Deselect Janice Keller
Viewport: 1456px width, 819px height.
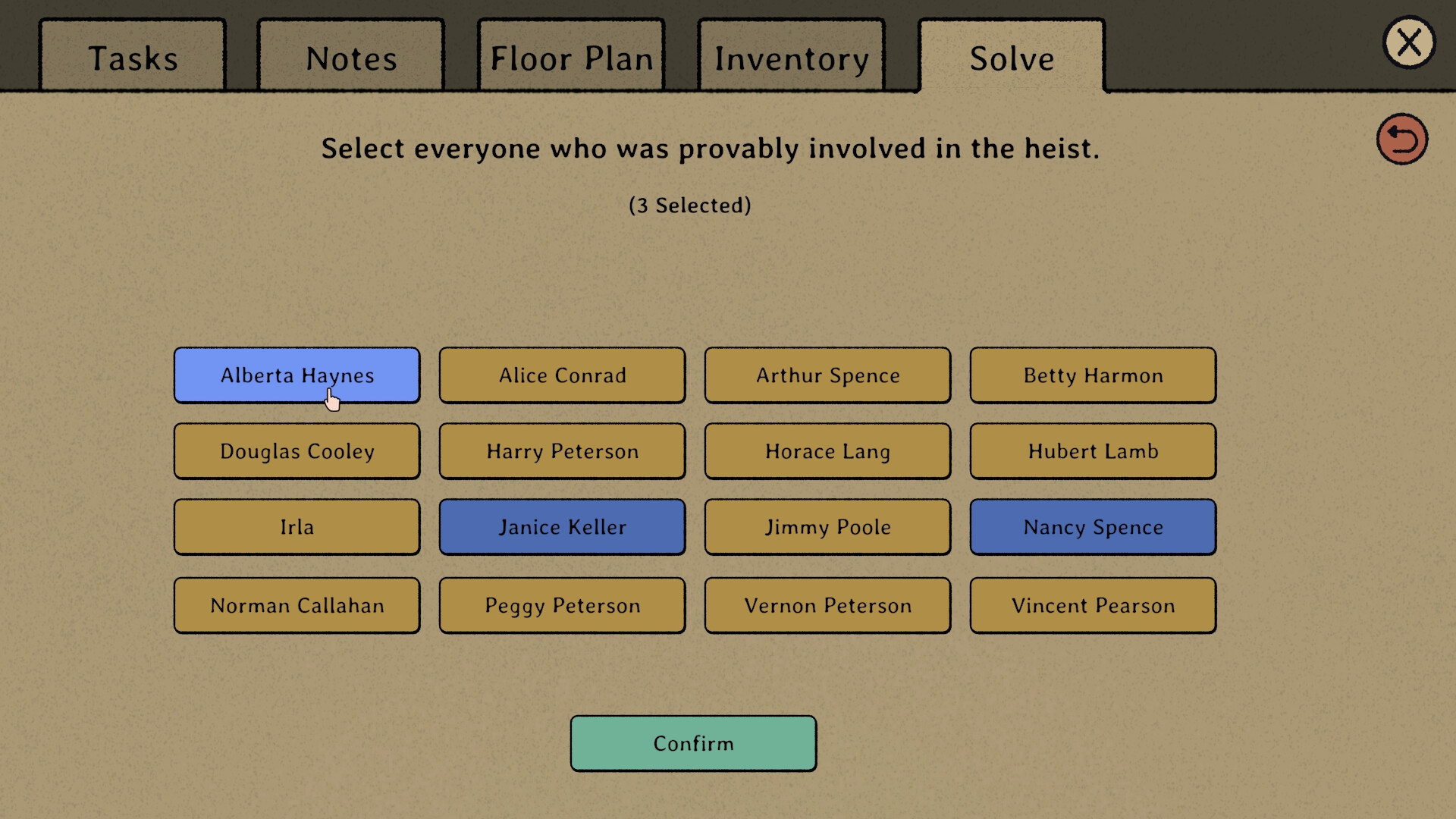coord(562,526)
